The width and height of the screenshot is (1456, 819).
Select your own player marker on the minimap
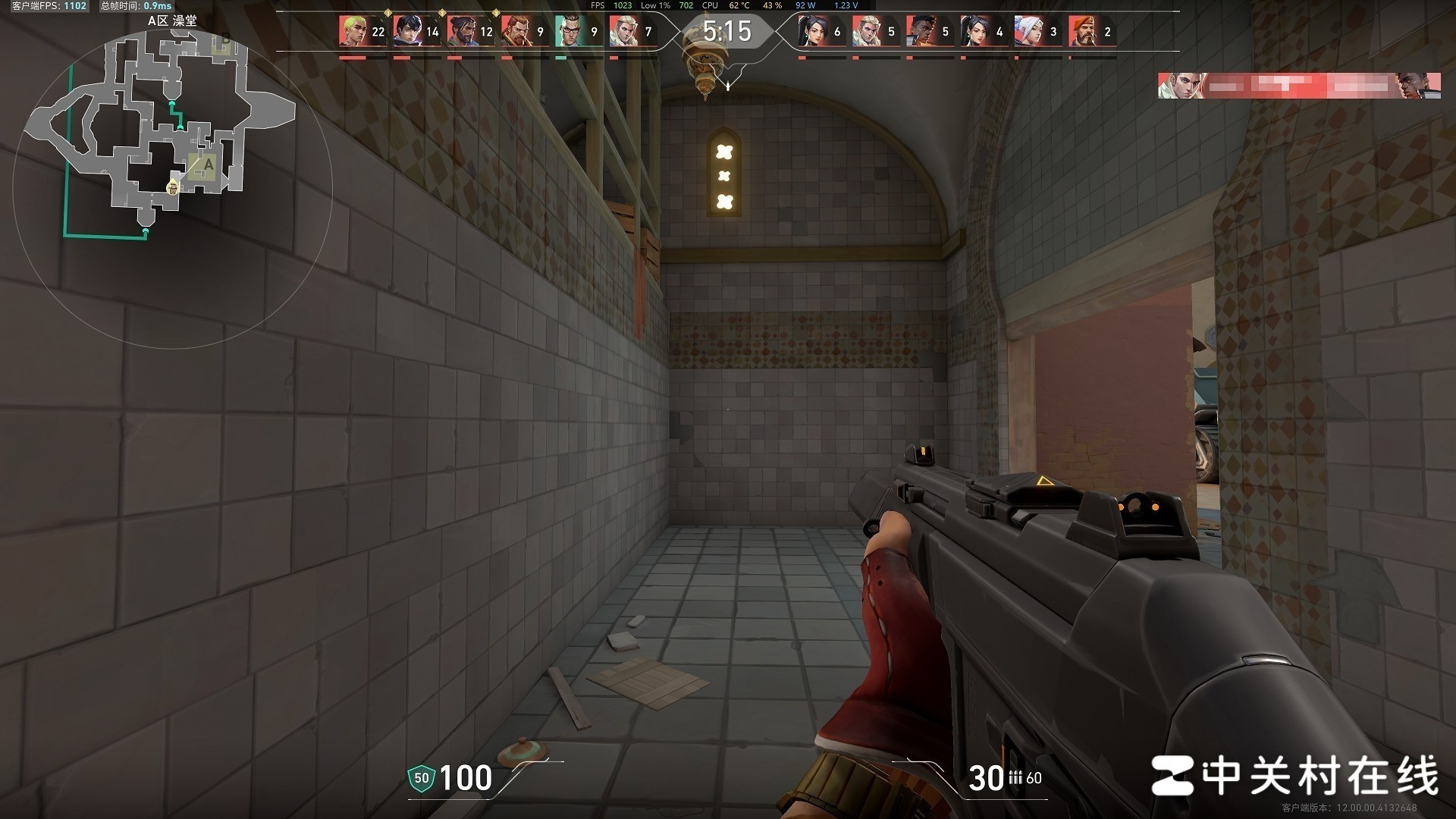click(x=174, y=187)
